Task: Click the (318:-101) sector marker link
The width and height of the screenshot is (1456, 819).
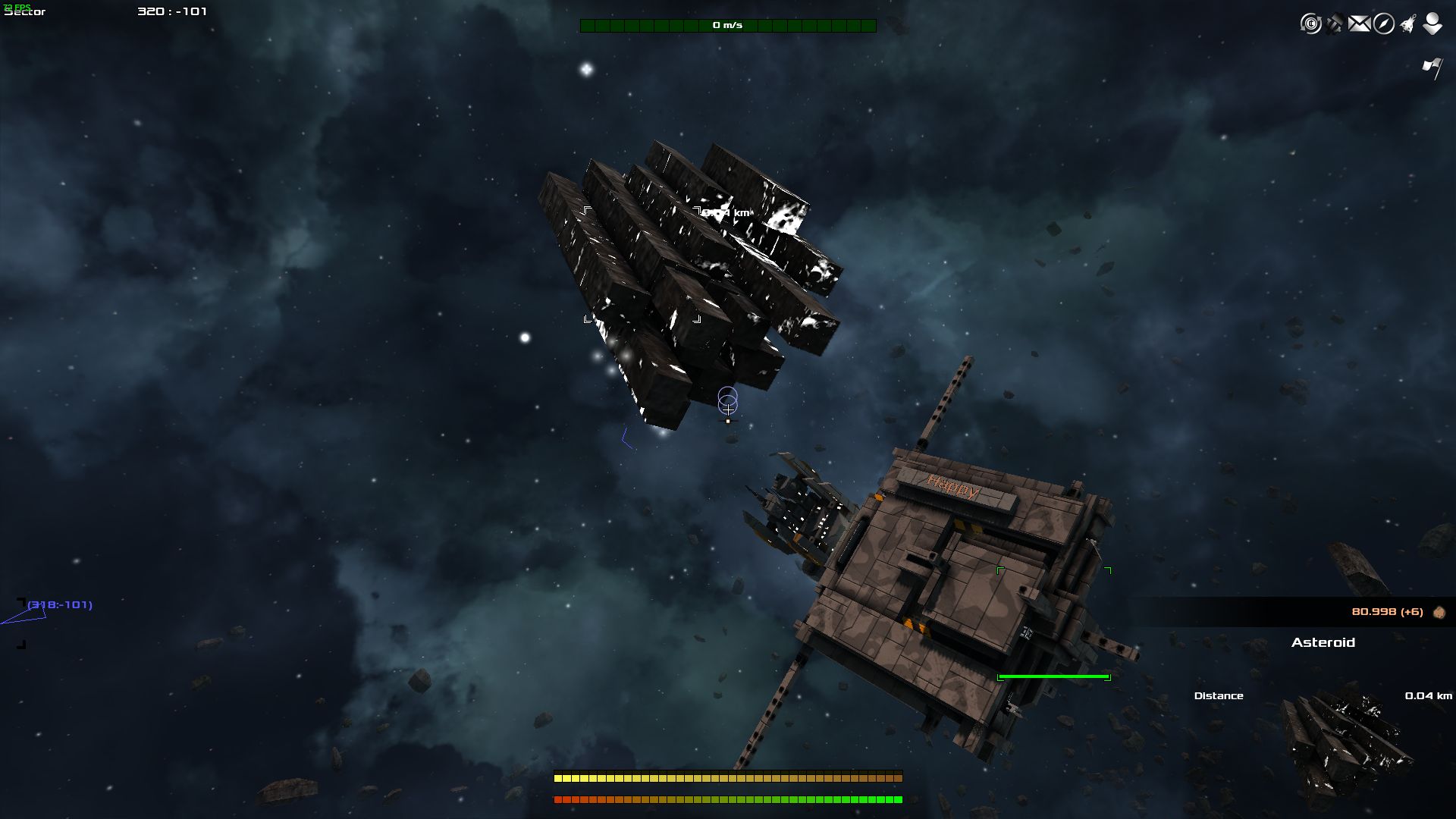Action: 59,605
